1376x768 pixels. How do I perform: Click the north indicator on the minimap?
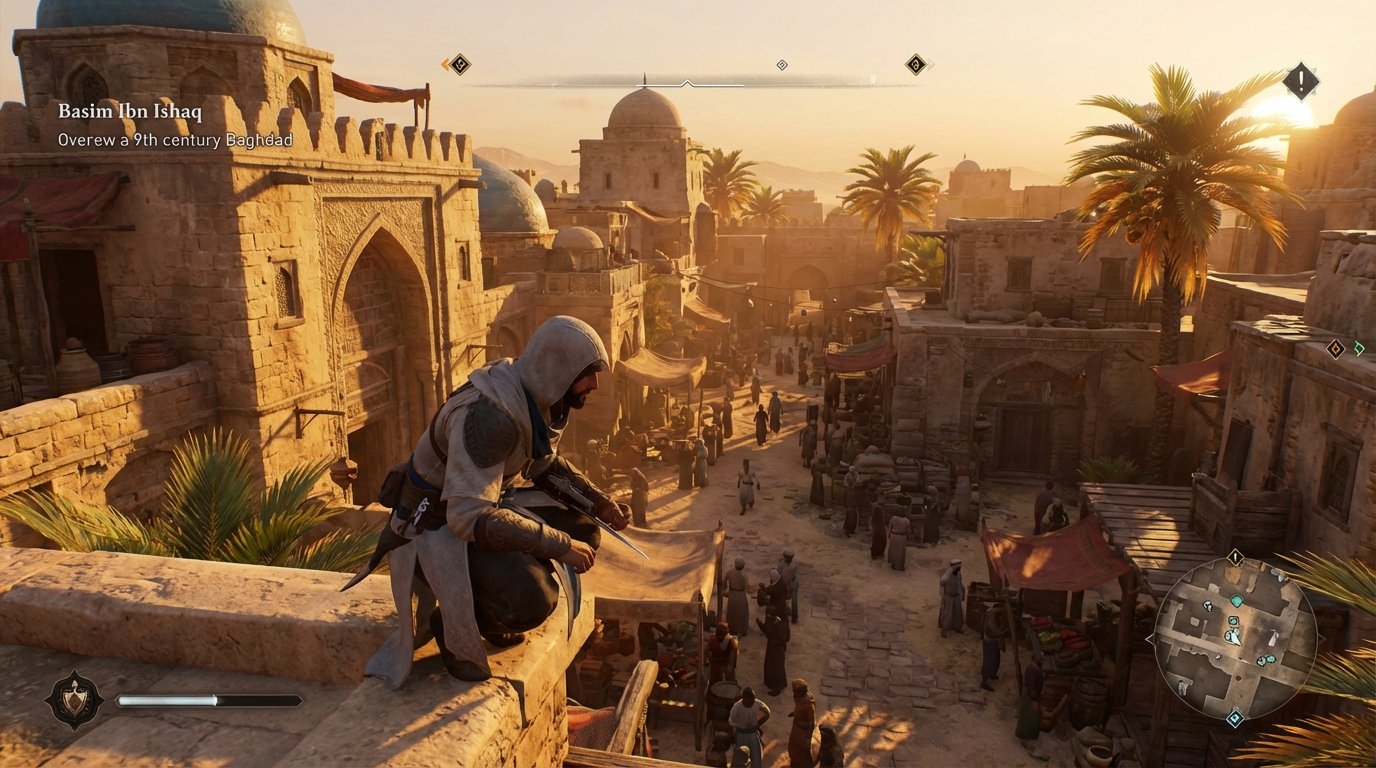point(1234,556)
